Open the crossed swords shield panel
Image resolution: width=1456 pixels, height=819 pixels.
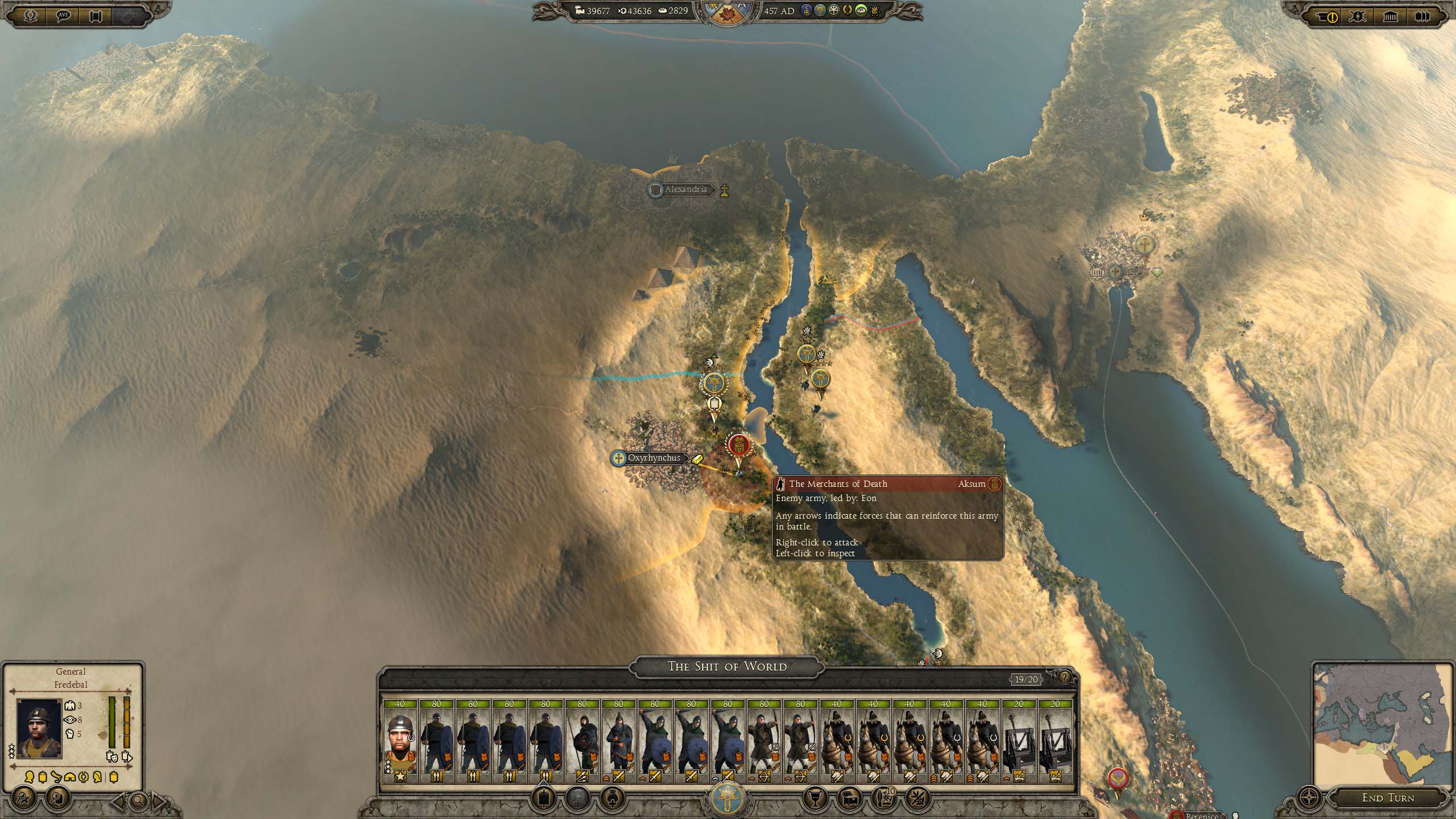tap(1358, 16)
